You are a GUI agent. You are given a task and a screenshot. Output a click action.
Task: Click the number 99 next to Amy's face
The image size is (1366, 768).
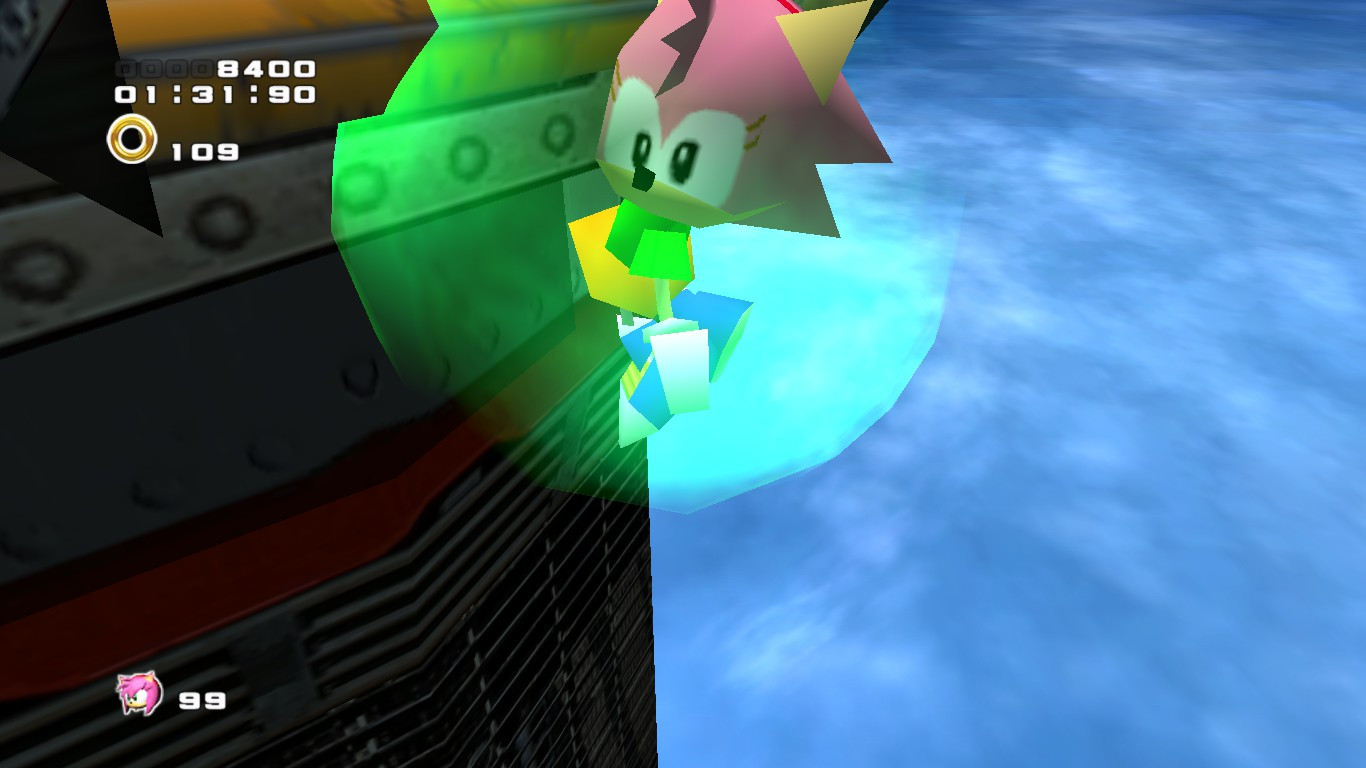coord(203,701)
